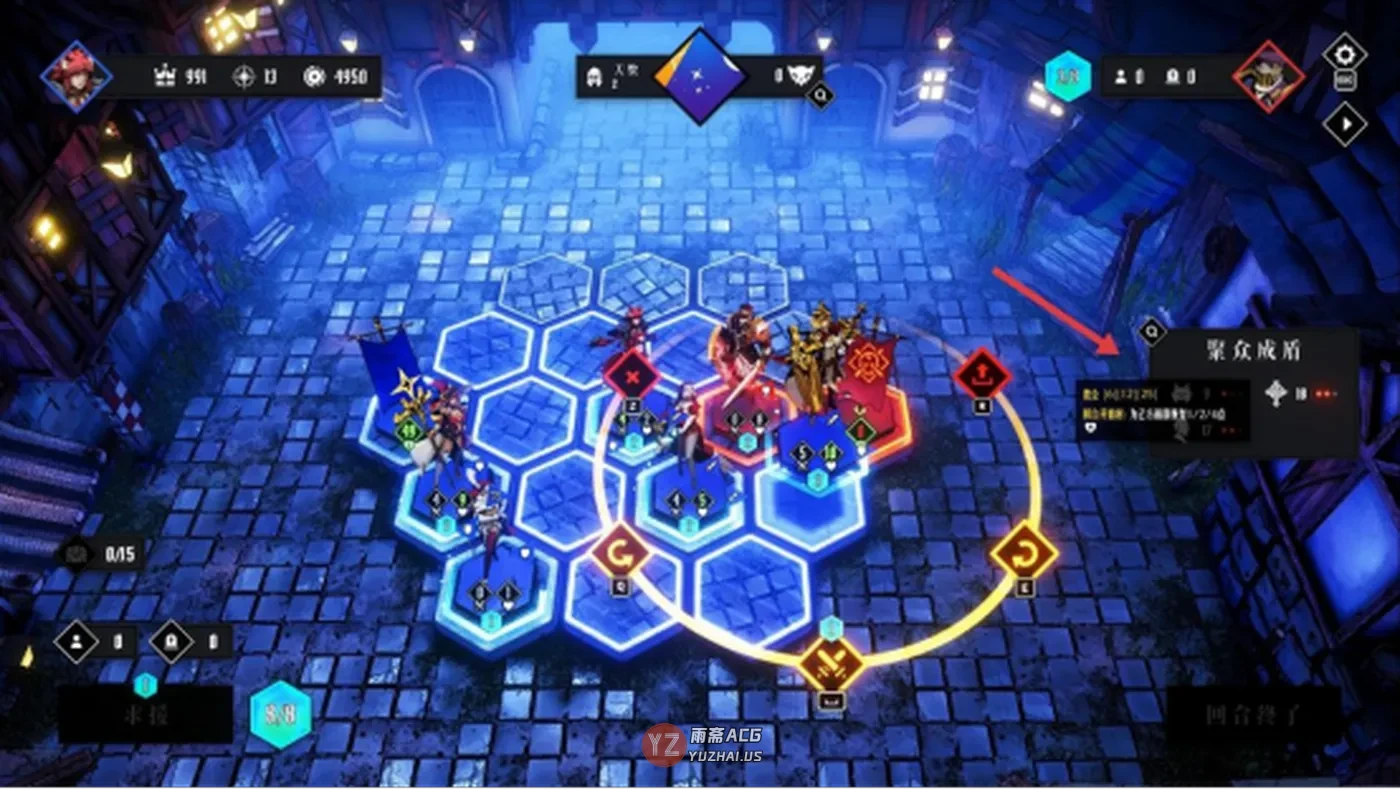Open the bottom-left unit roster diamond
The width and height of the screenshot is (1400, 790).
[77, 642]
